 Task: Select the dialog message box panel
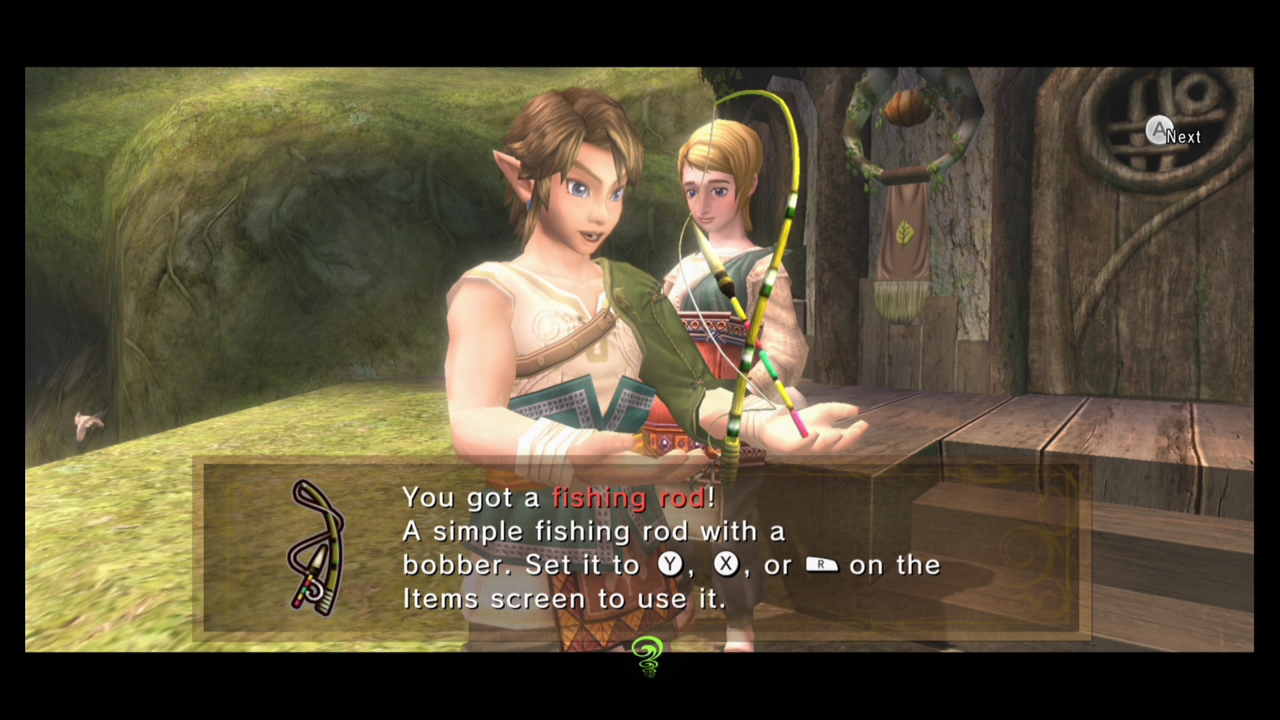640,548
